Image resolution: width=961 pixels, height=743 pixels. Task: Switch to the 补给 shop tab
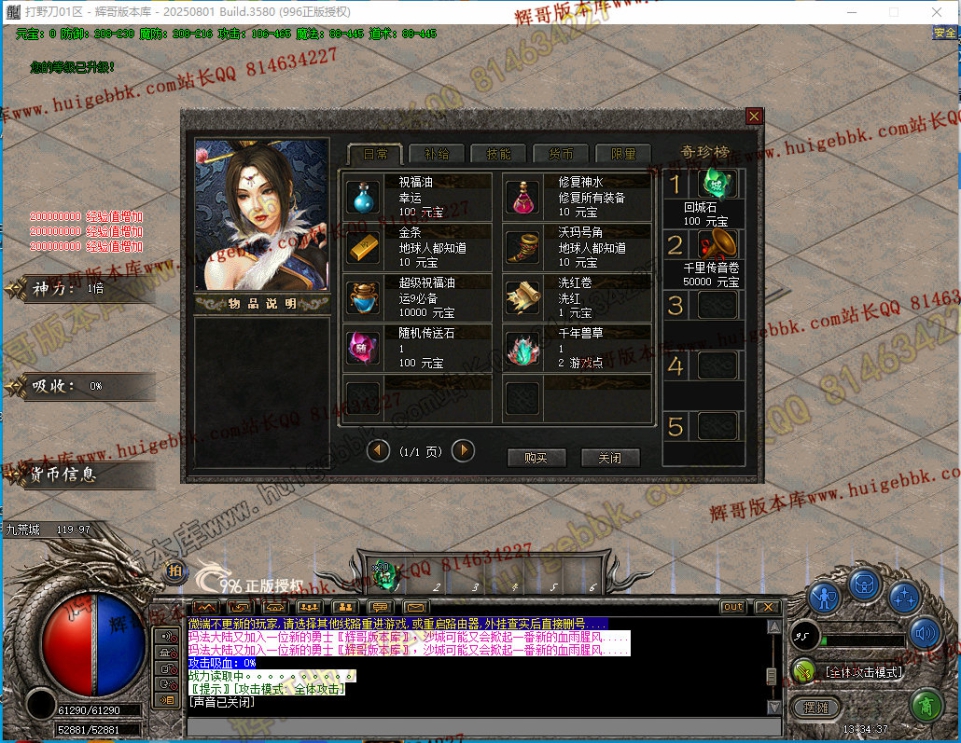(436, 154)
